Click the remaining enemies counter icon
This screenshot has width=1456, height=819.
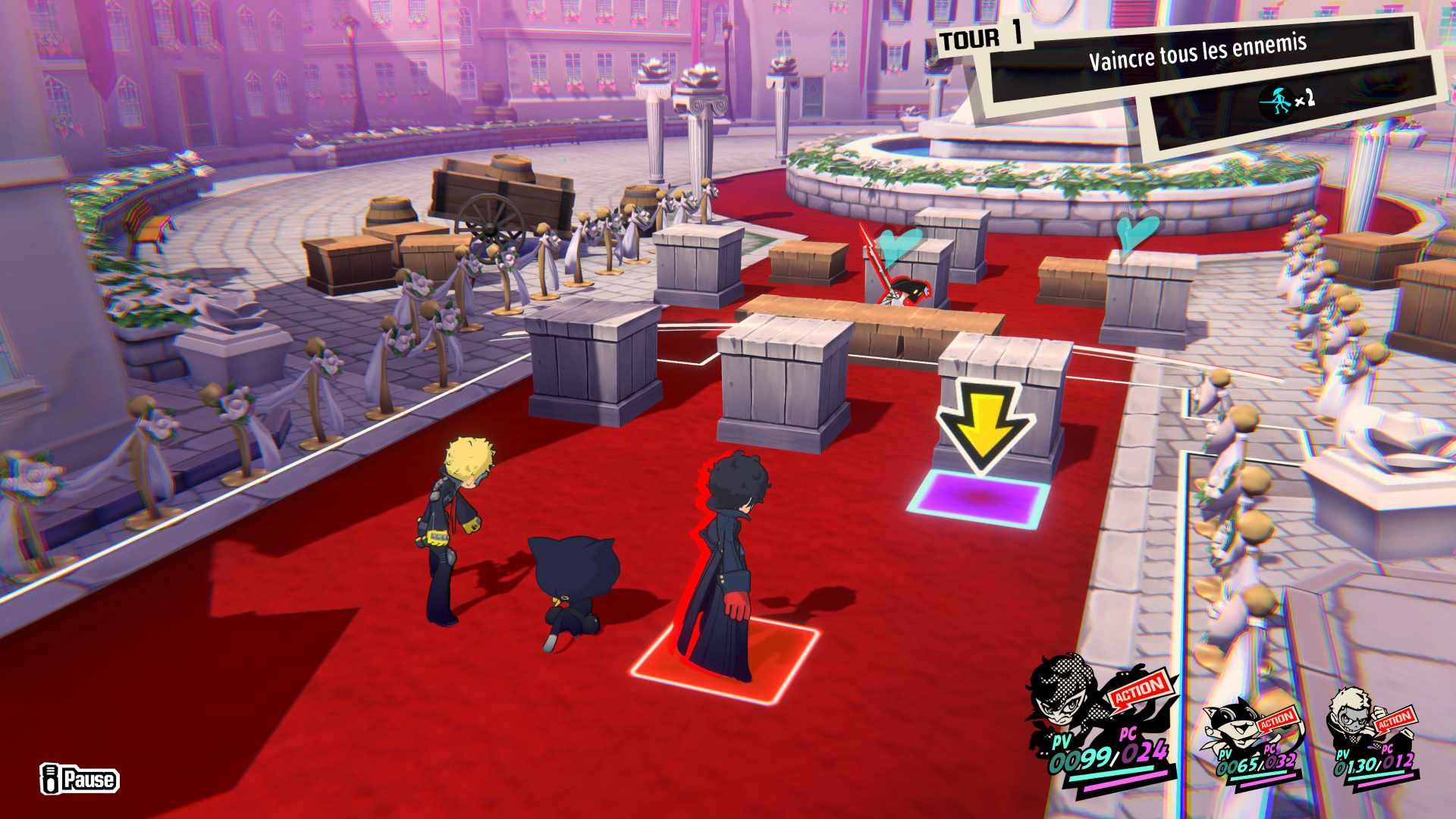[1276, 101]
